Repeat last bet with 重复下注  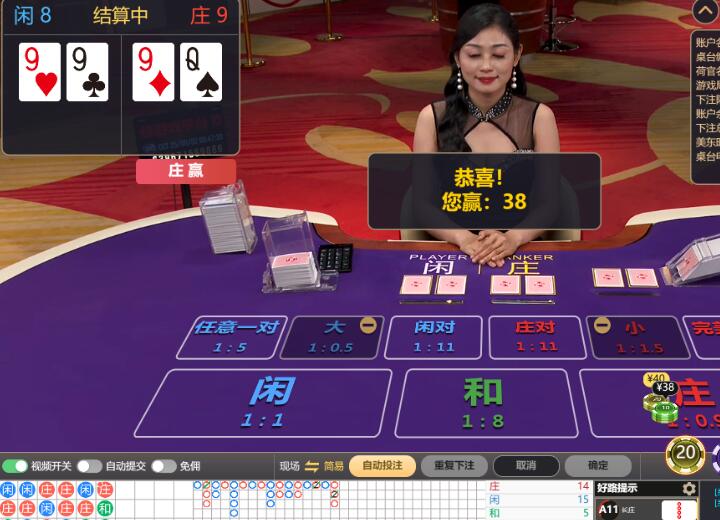click(454, 466)
